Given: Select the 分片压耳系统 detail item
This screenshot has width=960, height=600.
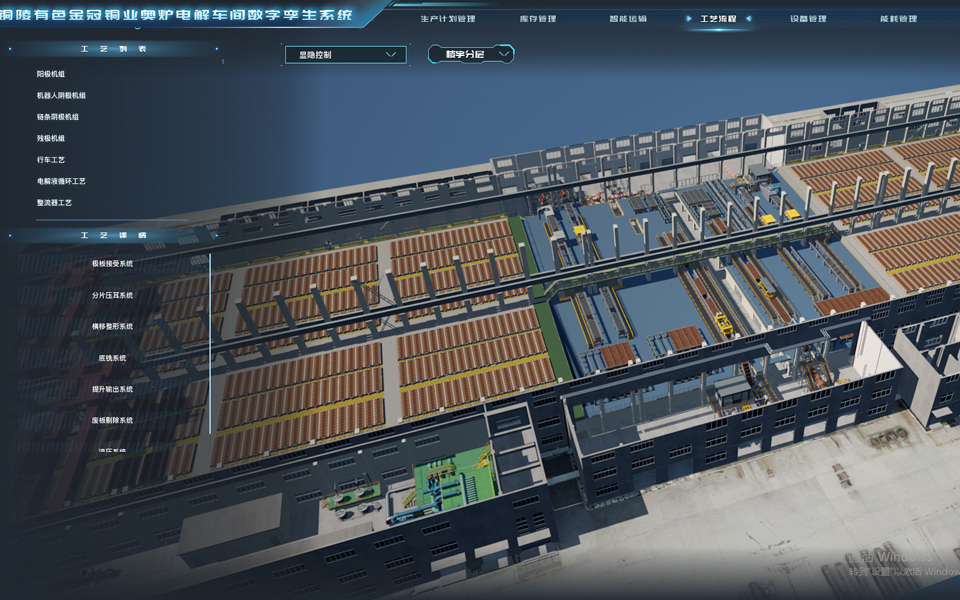Looking at the screenshot, I should click(x=112, y=296).
